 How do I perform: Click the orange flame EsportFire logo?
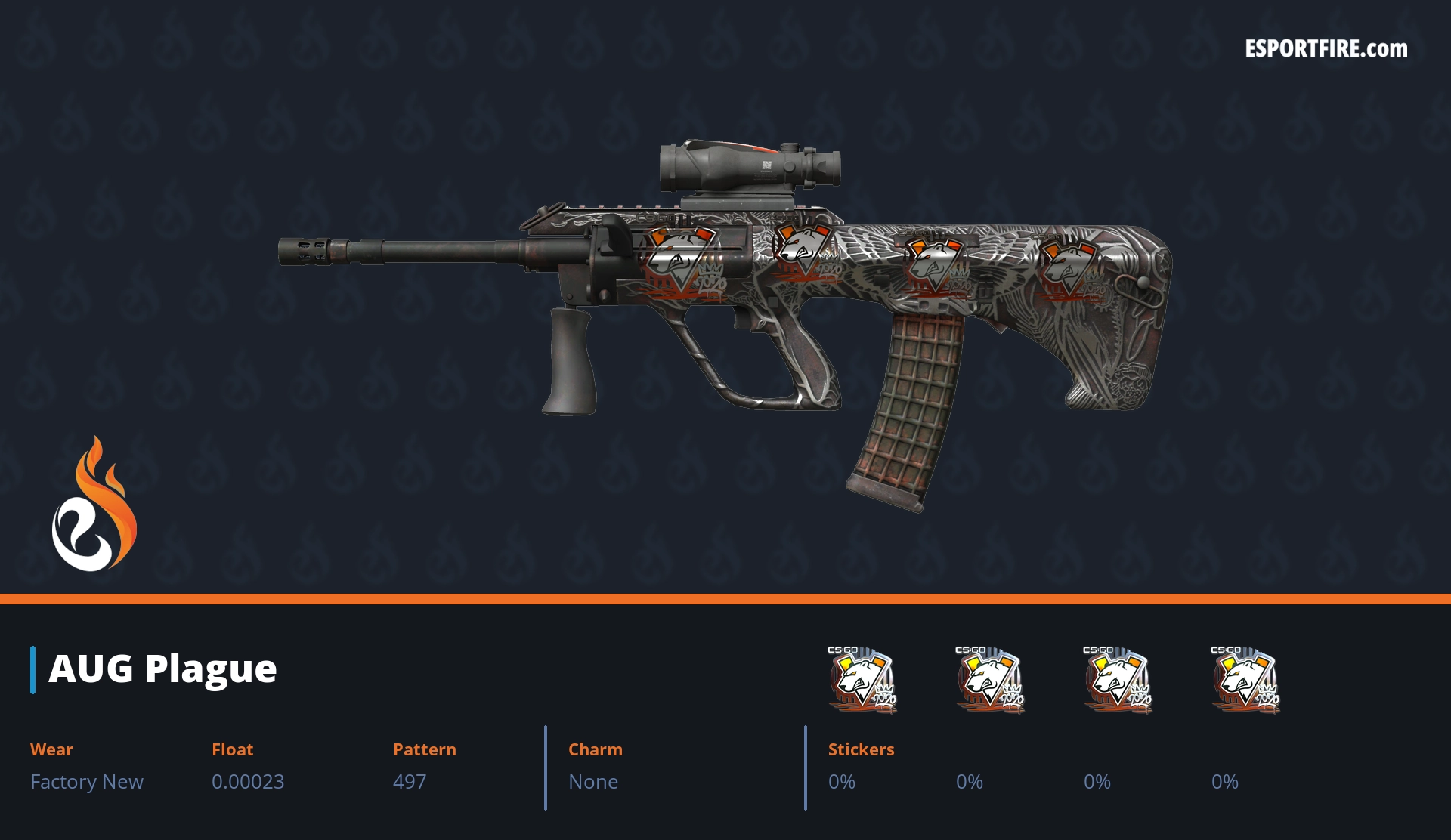[94, 505]
